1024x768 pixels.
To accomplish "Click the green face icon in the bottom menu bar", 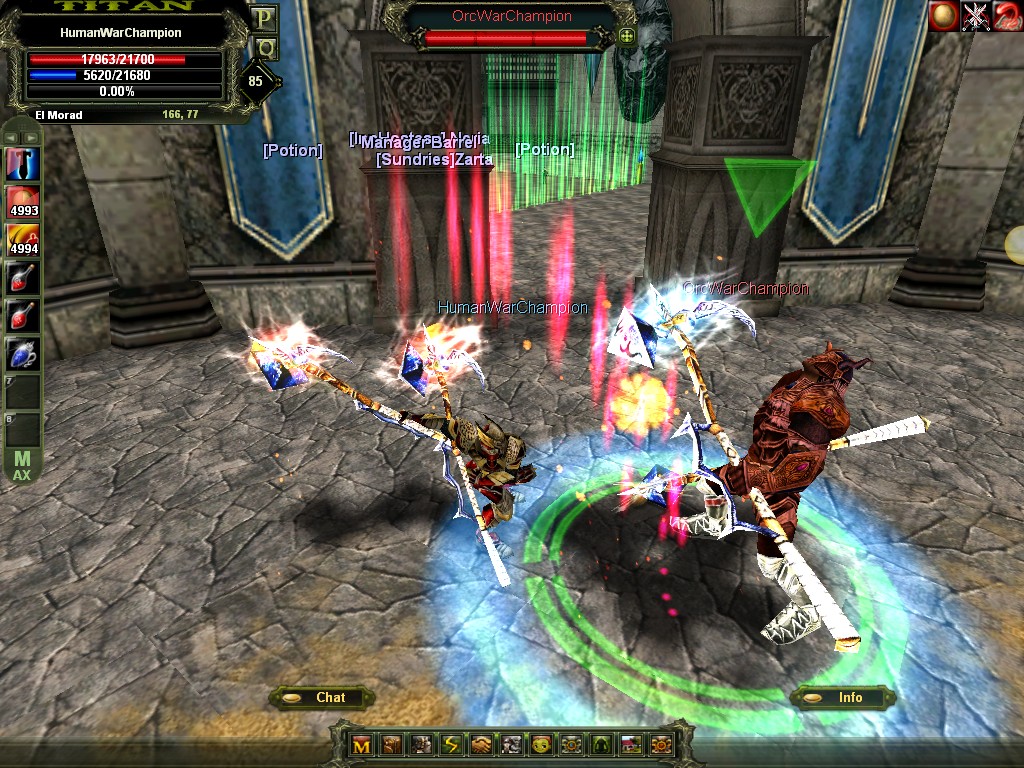I will tap(541, 745).
